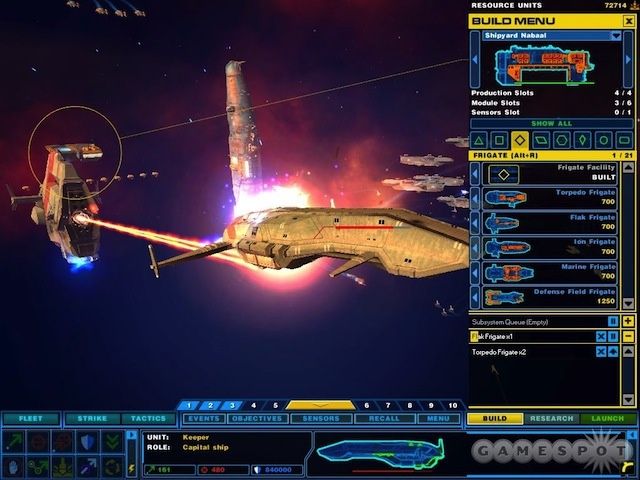The image size is (640, 480).
Task: Choose the Defense Field Frigate
Action: tap(549, 297)
